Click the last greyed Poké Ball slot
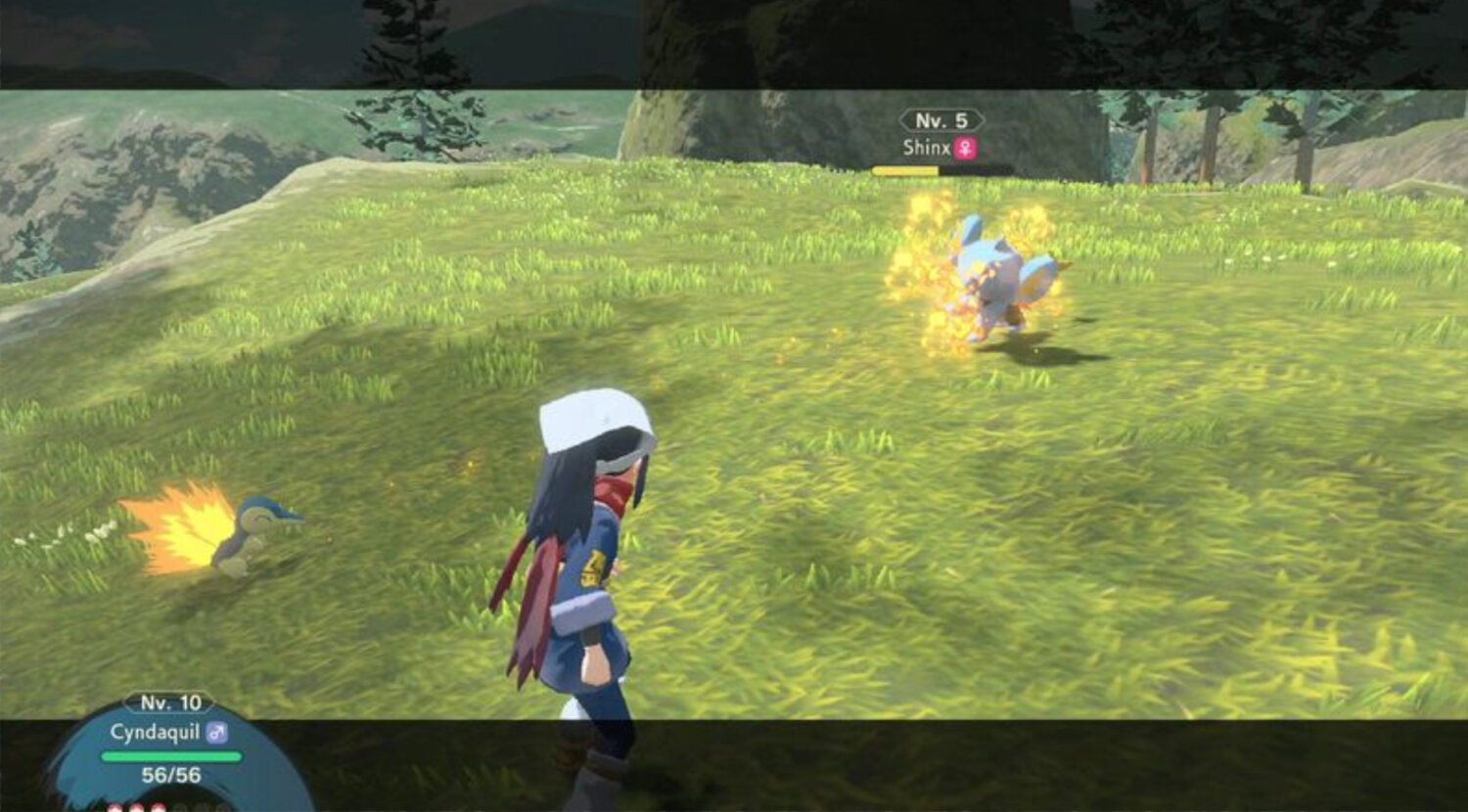Screen dimensions: 1468x812 [224, 807]
